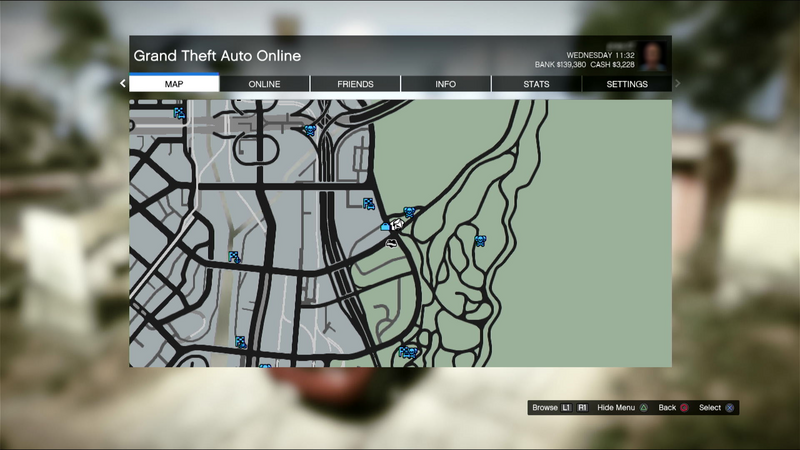Click the right arrow after Settings tab
The height and width of the screenshot is (450, 800).
tap(677, 84)
